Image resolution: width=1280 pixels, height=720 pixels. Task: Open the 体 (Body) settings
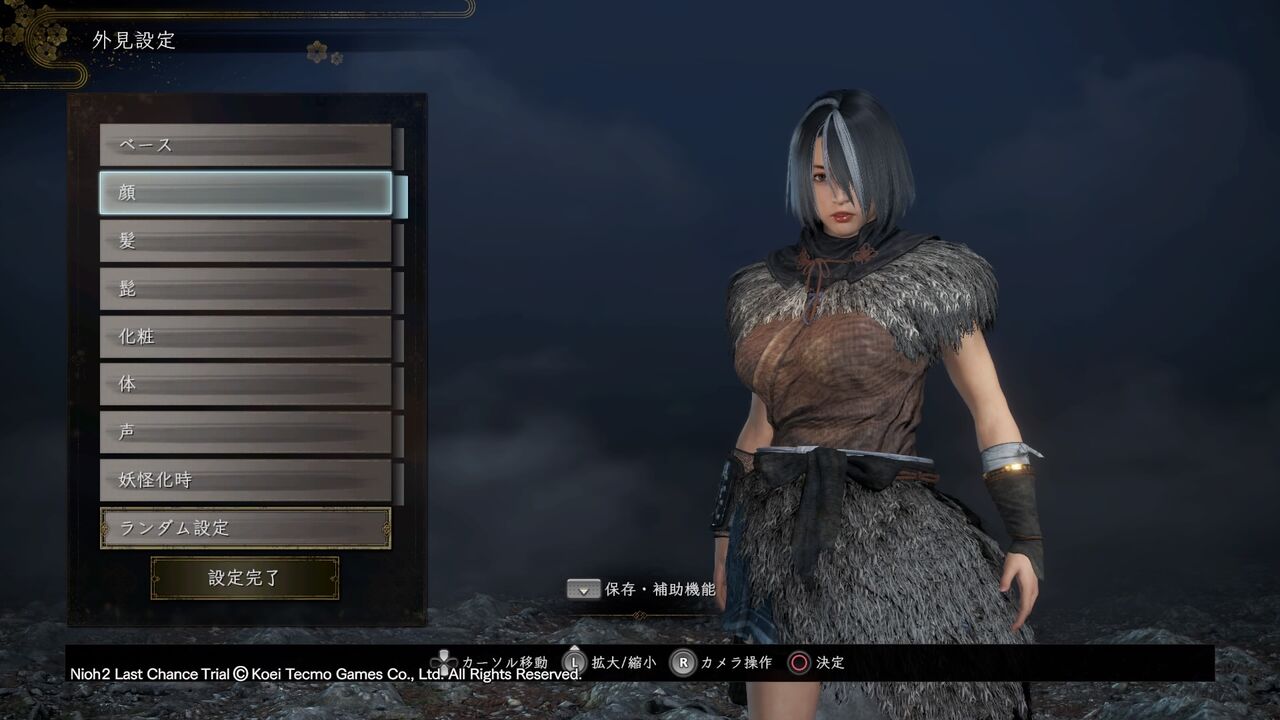(x=244, y=384)
